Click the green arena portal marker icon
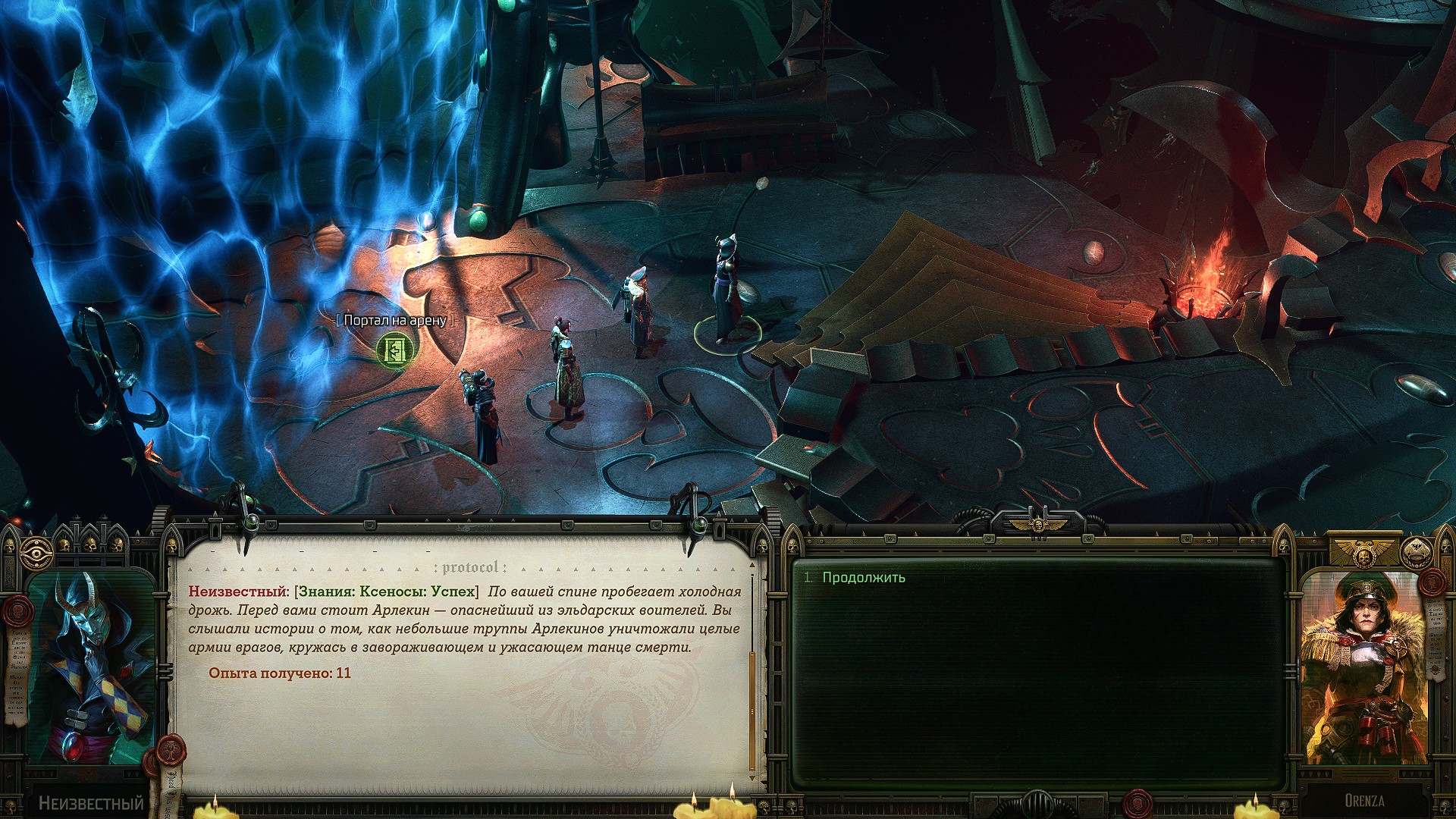This screenshot has height=819, width=1456. [397, 350]
